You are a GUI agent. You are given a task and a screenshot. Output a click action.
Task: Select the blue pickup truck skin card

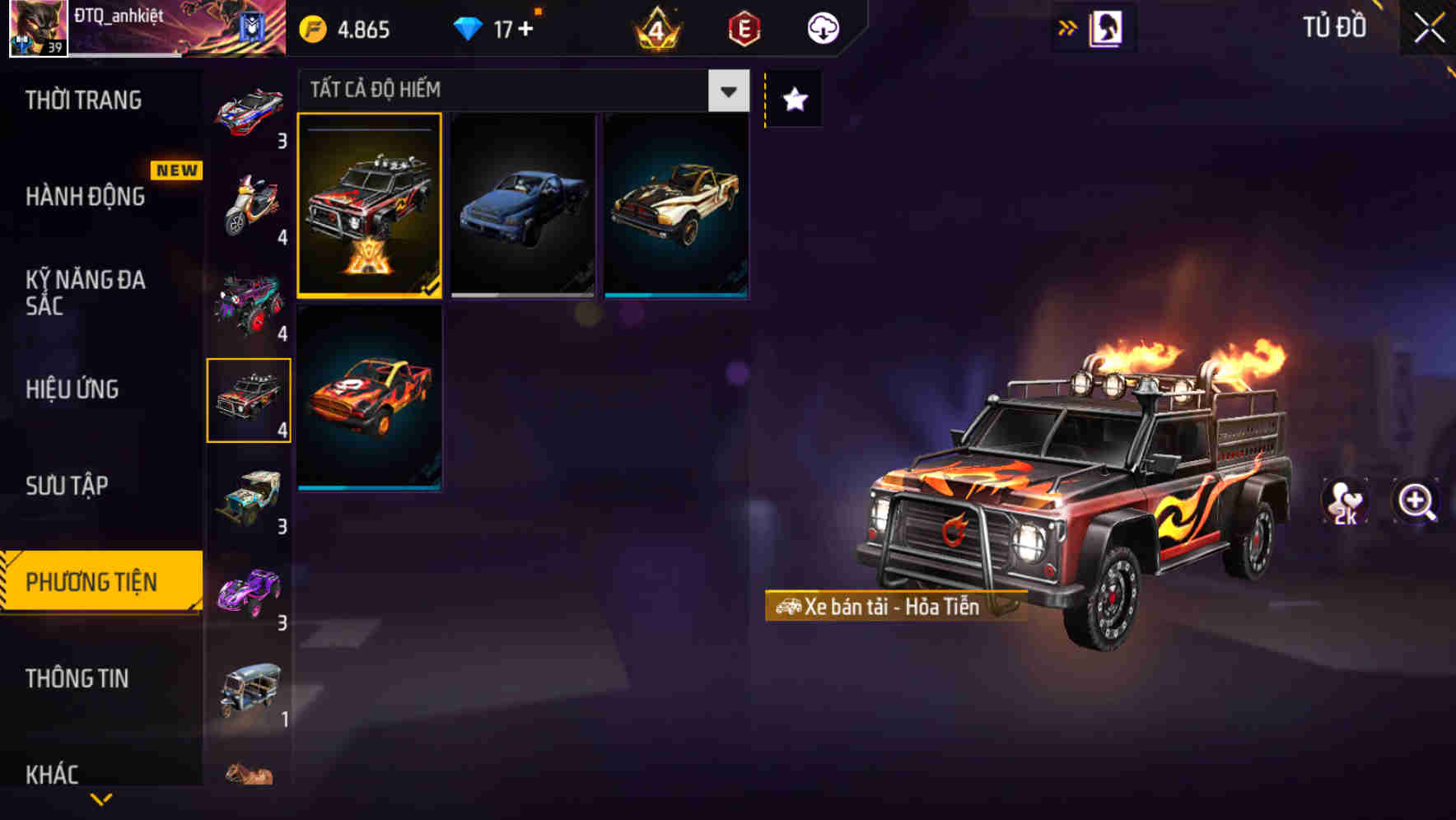click(x=524, y=206)
